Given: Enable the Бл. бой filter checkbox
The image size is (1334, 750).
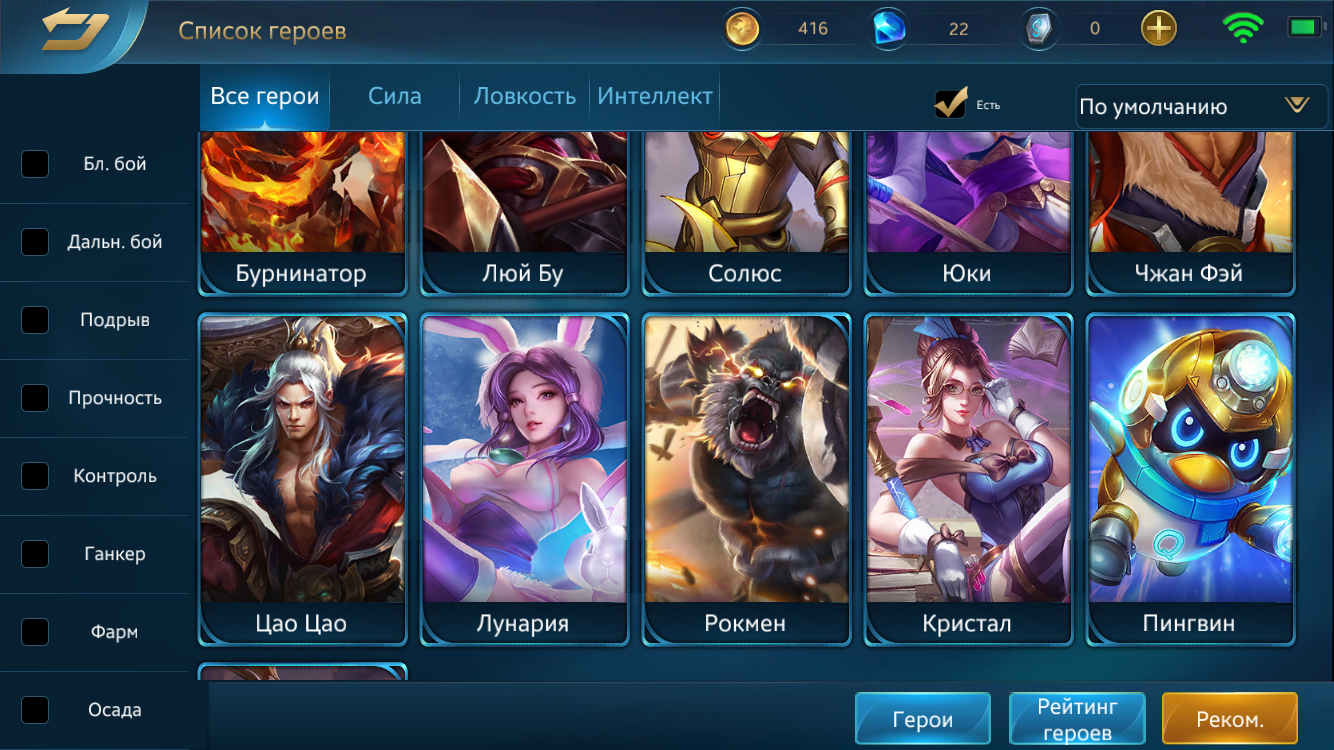Looking at the screenshot, I should coord(35,164).
